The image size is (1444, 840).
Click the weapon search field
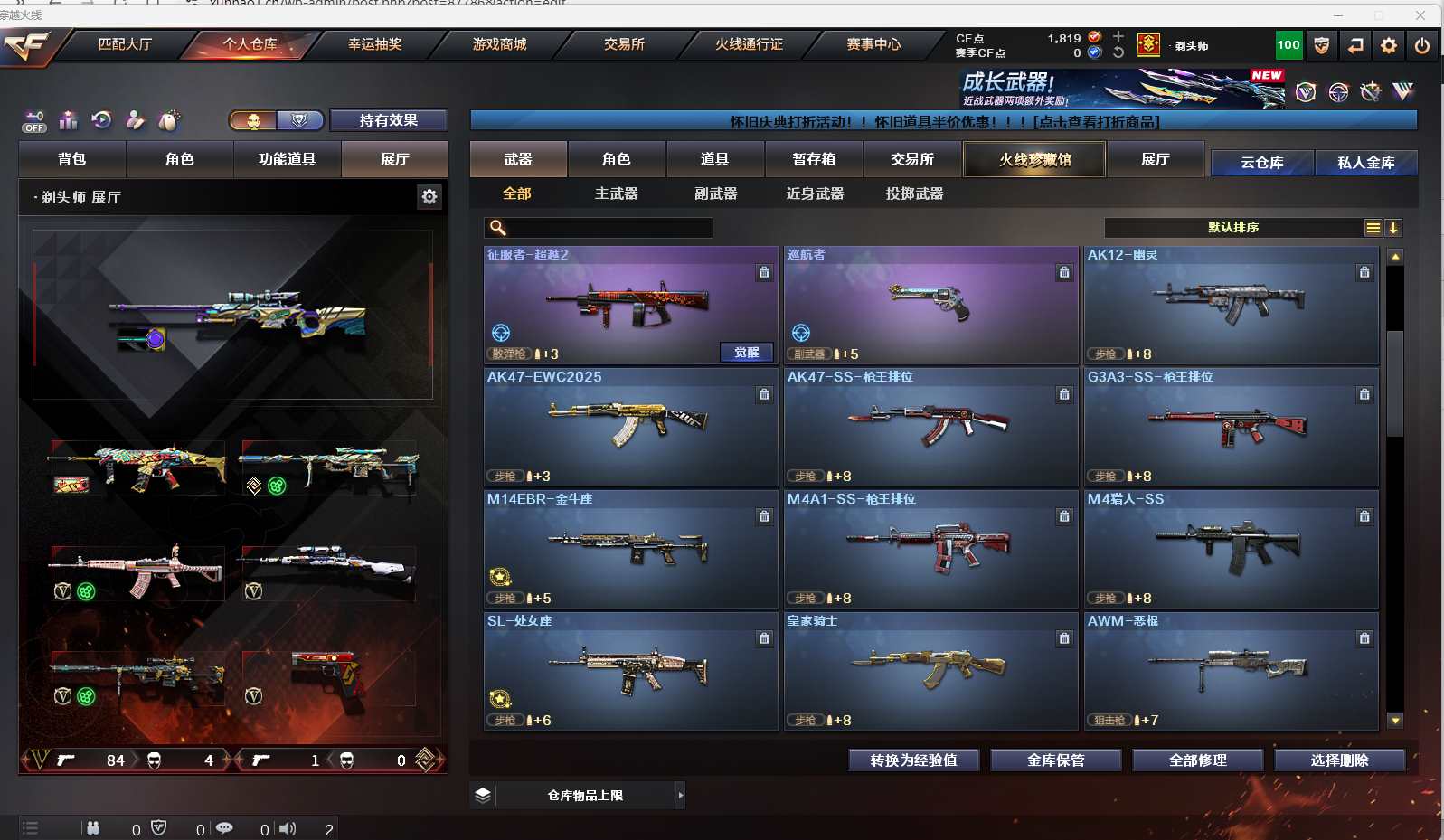click(606, 228)
